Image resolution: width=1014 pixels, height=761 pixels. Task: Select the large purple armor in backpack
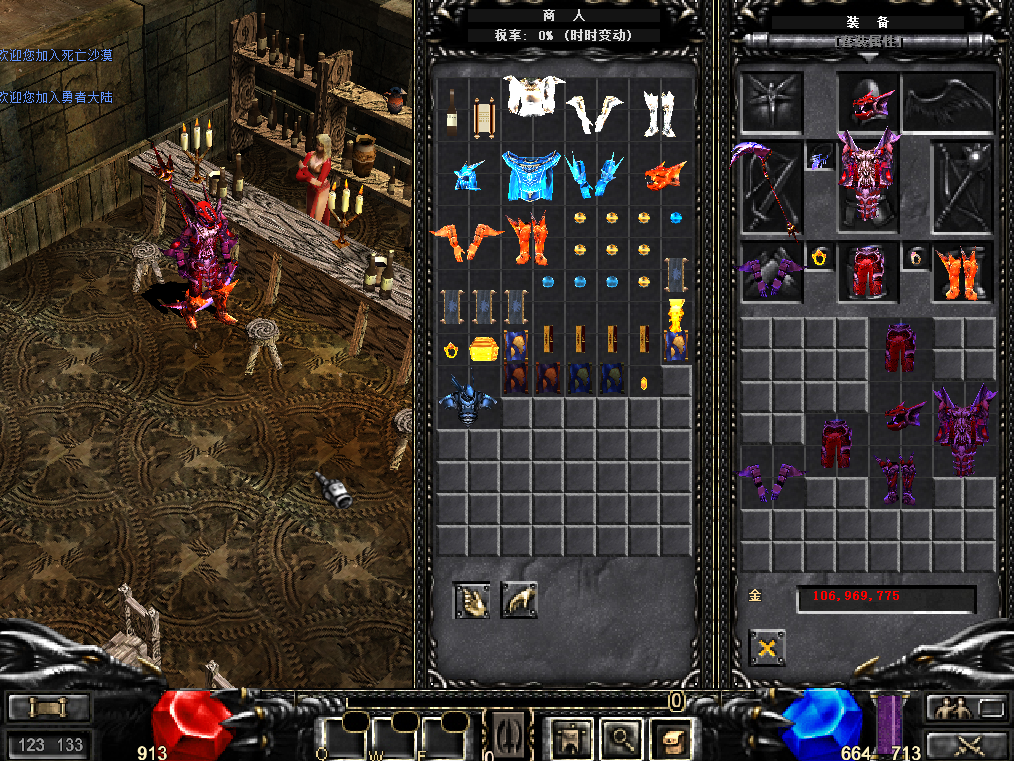pyautogui.click(x=962, y=431)
